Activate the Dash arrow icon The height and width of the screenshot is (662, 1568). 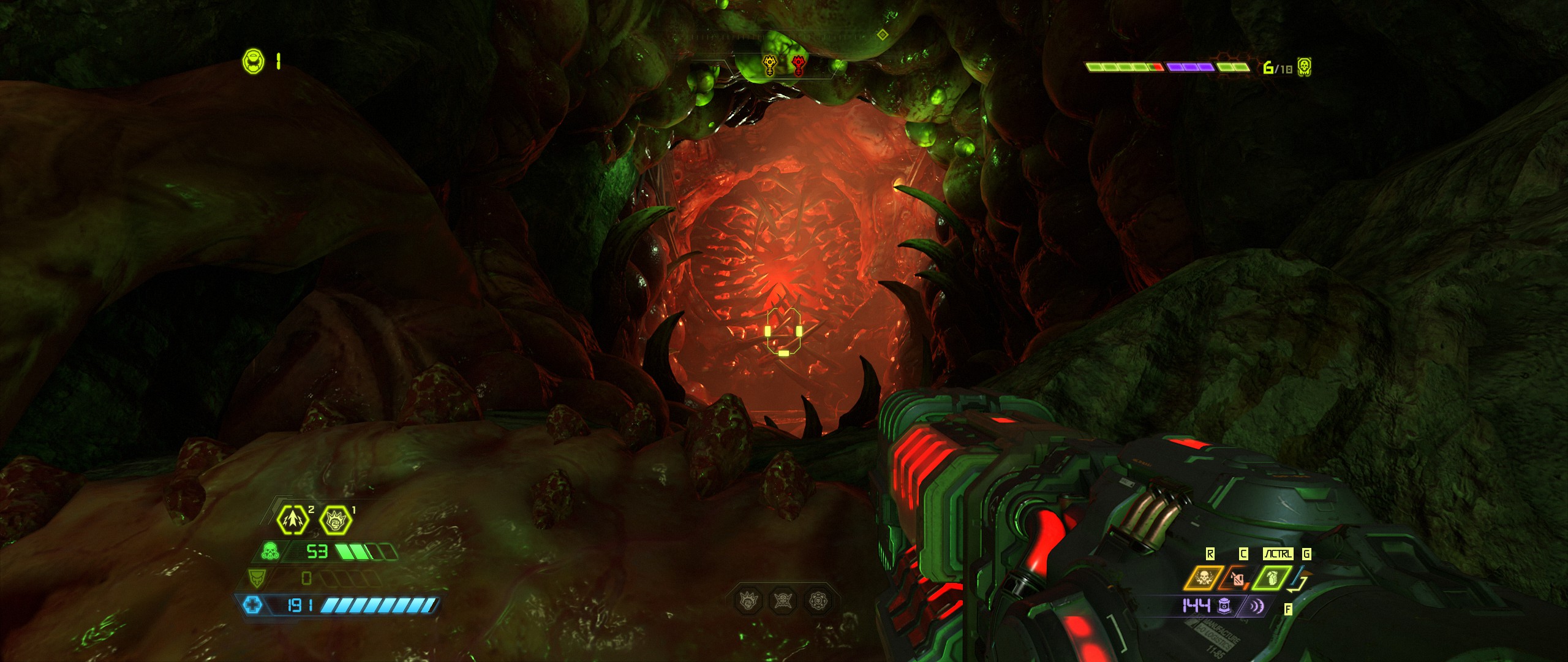[x=293, y=519]
